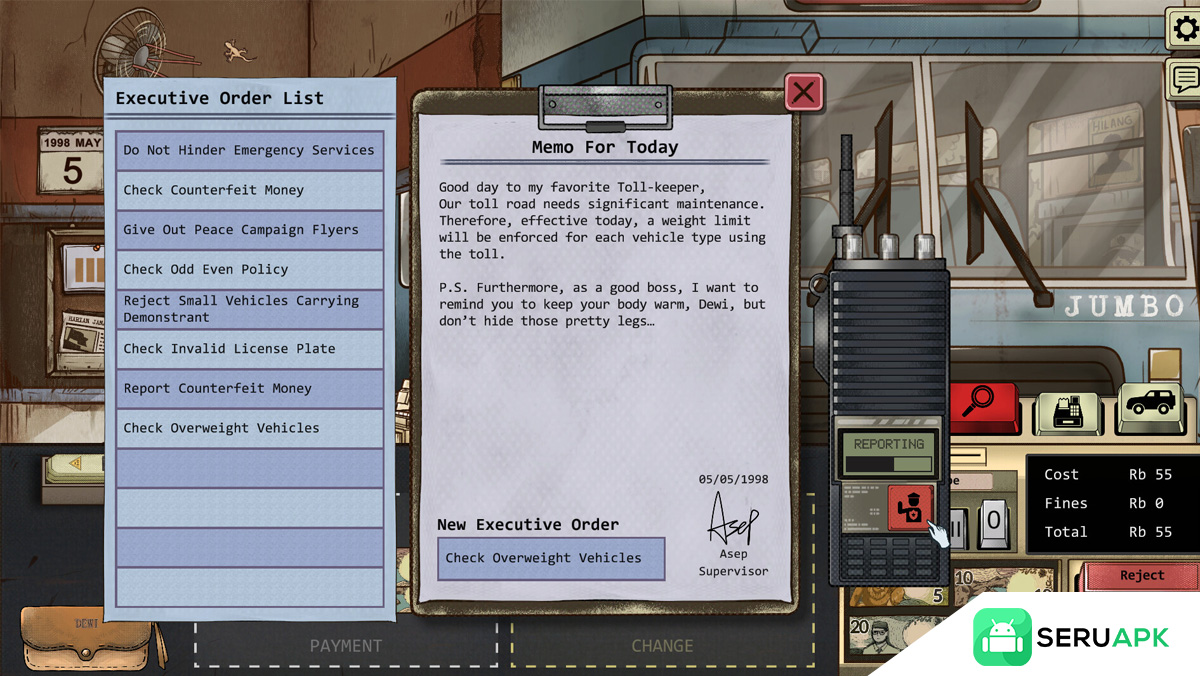Hit the red Reject button
Viewport: 1200px width, 676px height.
point(1141,576)
